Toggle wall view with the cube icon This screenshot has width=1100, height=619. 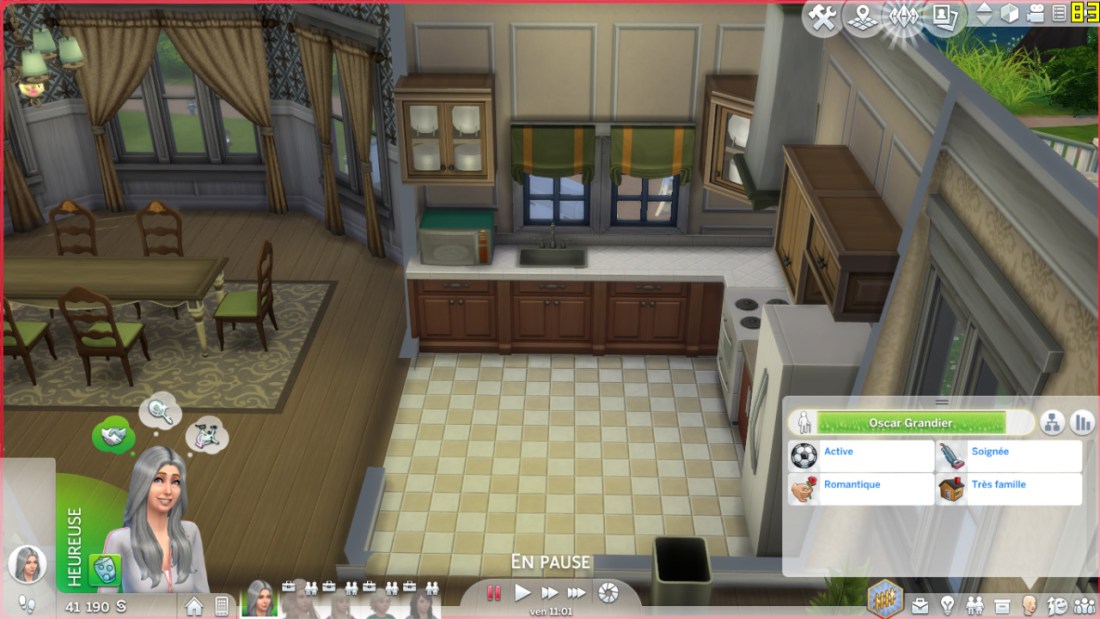(x=1010, y=14)
